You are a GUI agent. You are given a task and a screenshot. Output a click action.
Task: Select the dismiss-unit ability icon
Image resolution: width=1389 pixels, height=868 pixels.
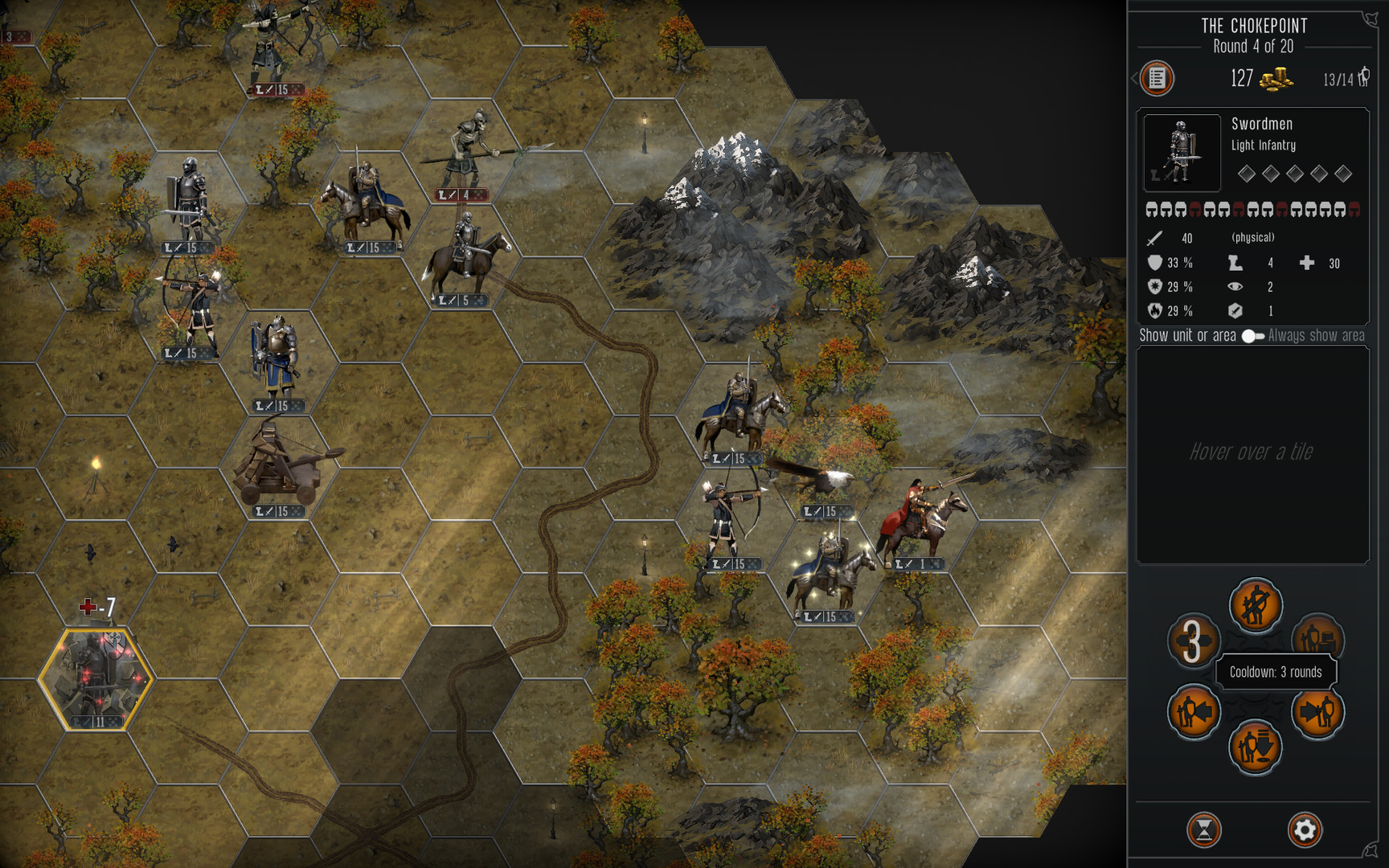(x=1255, y=608)
